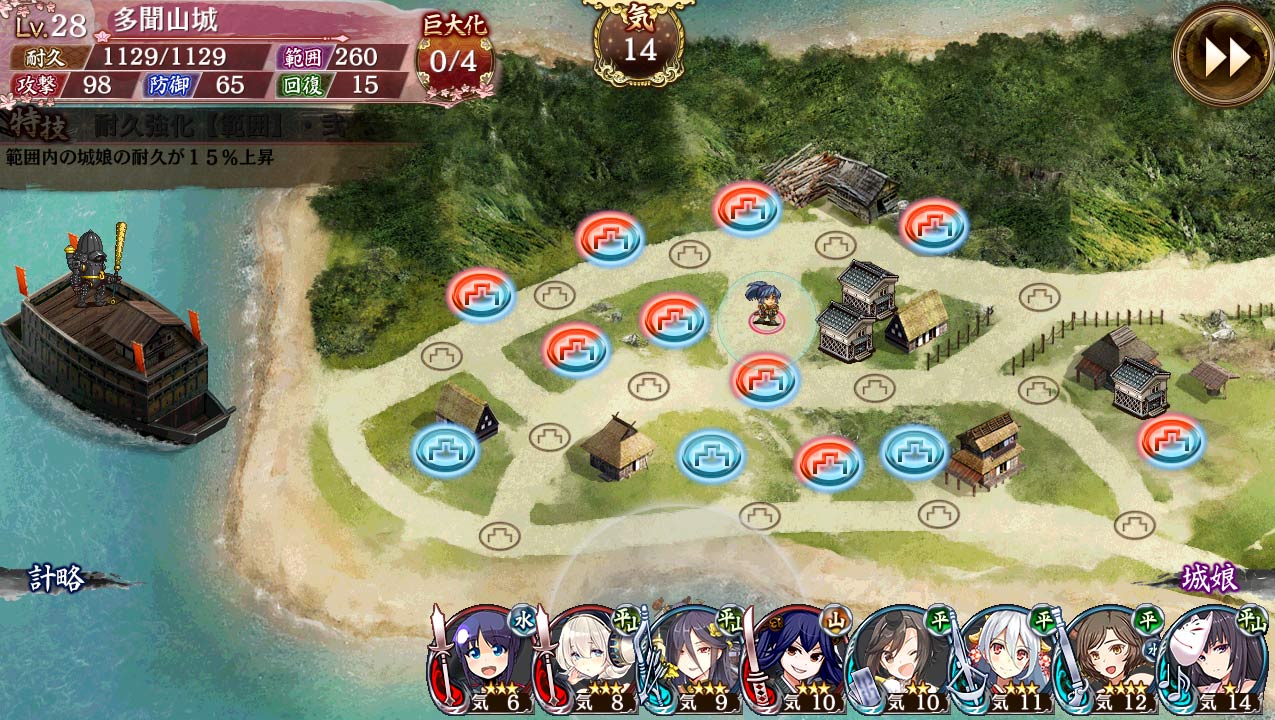The image size is (1275, 720).
Task: Select the deployed blue-haired unit on the map
Action: click(x=765, y=306)
